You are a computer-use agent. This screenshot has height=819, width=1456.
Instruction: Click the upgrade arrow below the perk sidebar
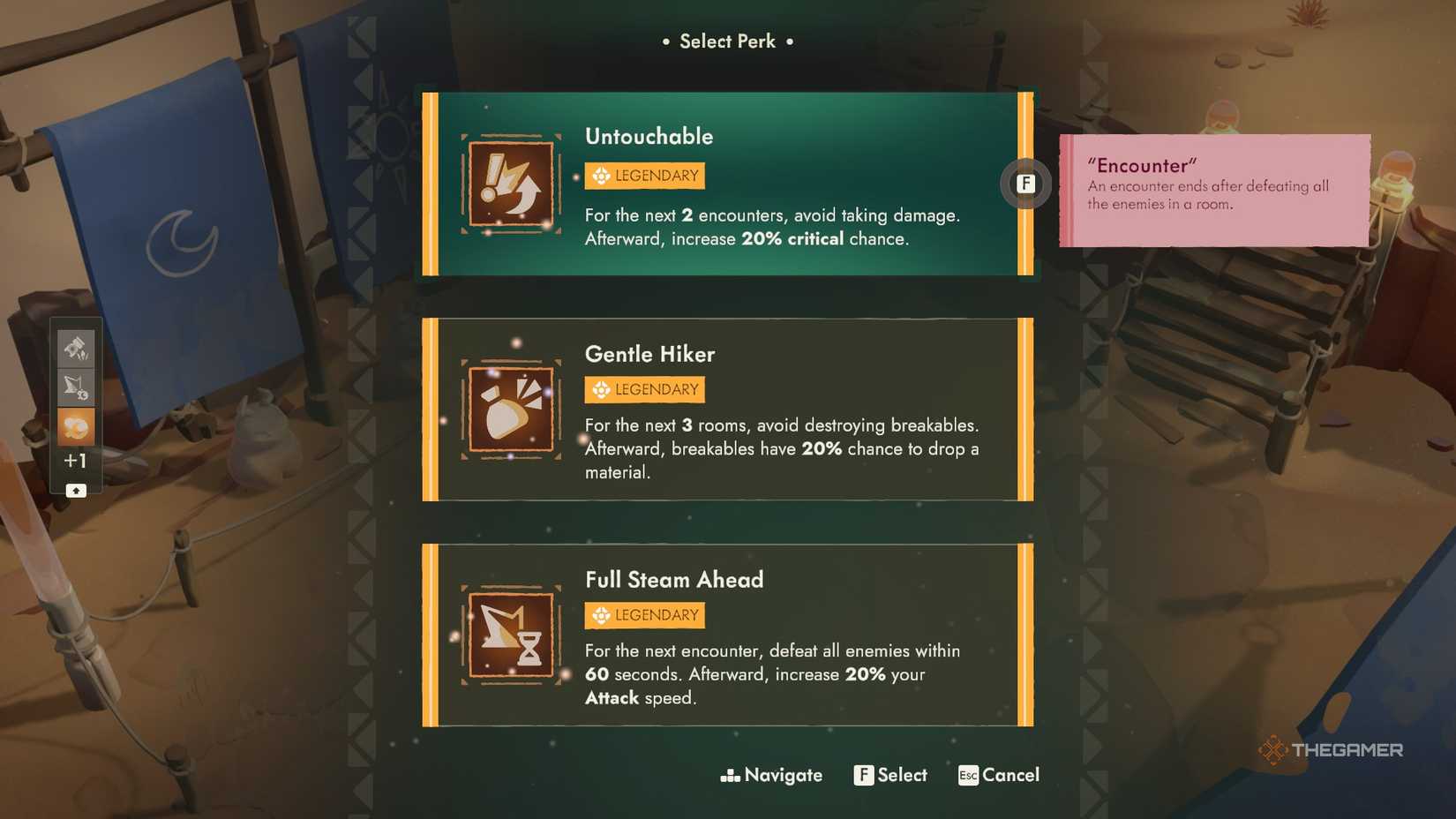click(x=76, y=490)
